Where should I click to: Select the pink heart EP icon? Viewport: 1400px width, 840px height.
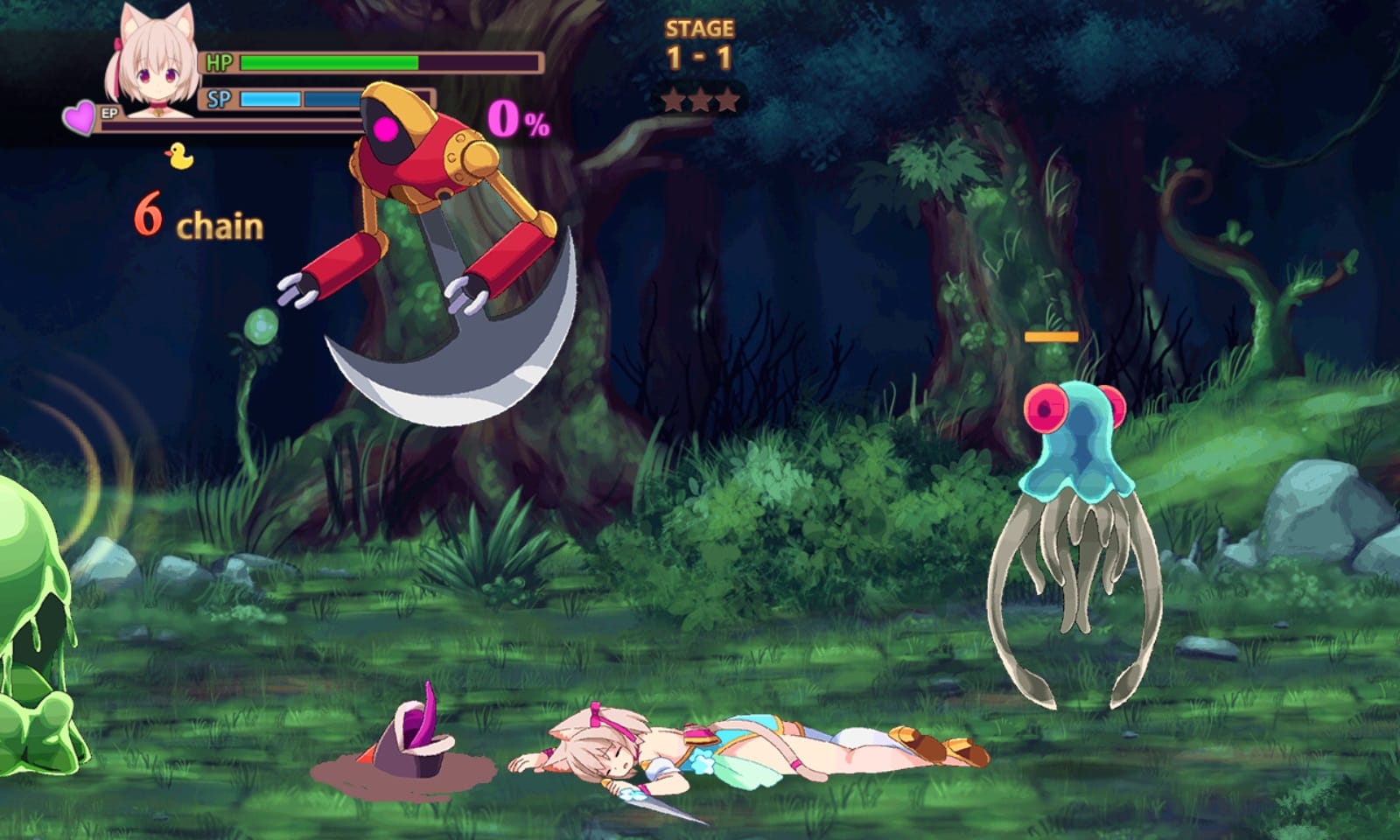pos(80,117)
